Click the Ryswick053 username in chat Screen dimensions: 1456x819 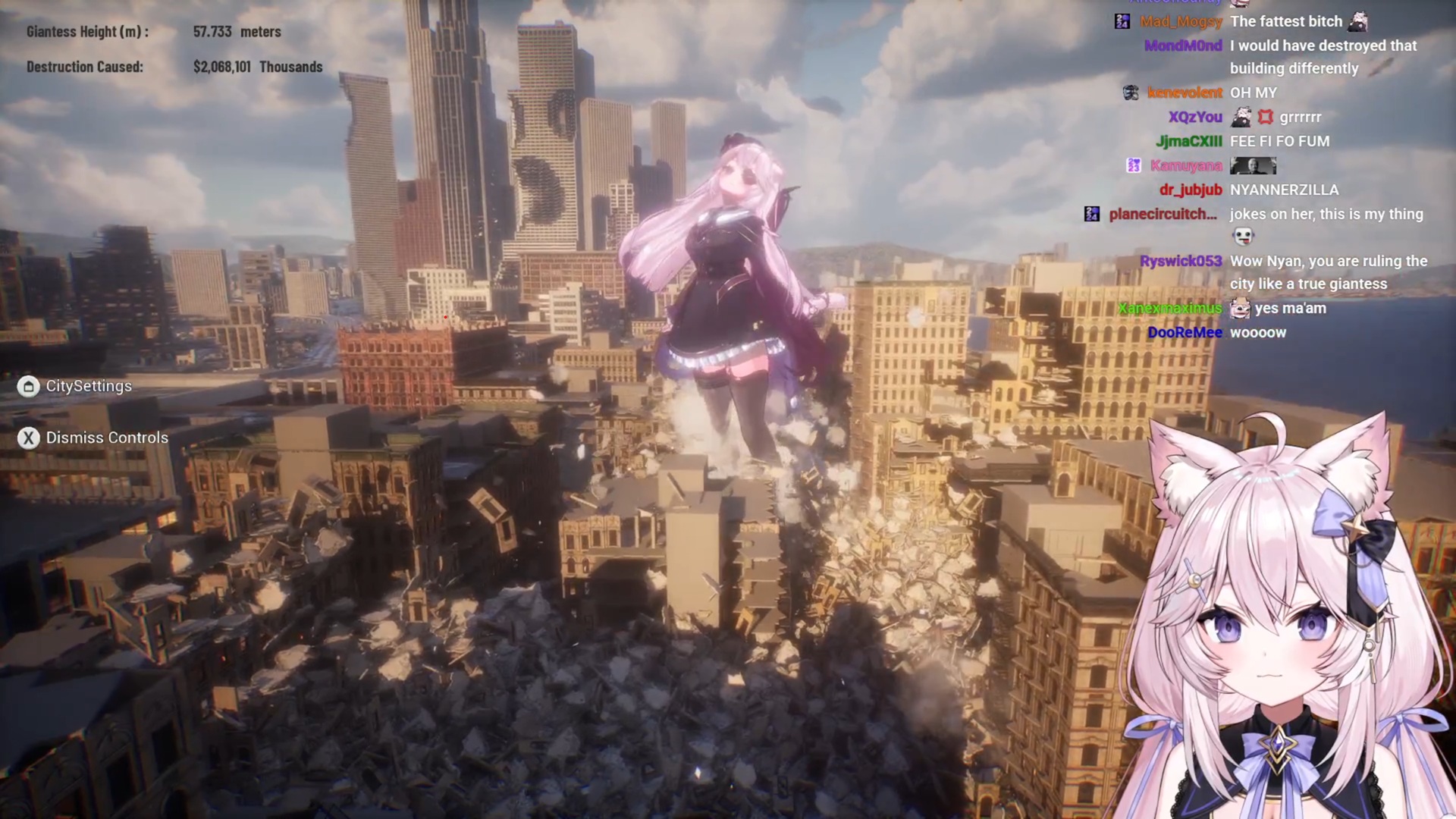tap(1180, 262)
